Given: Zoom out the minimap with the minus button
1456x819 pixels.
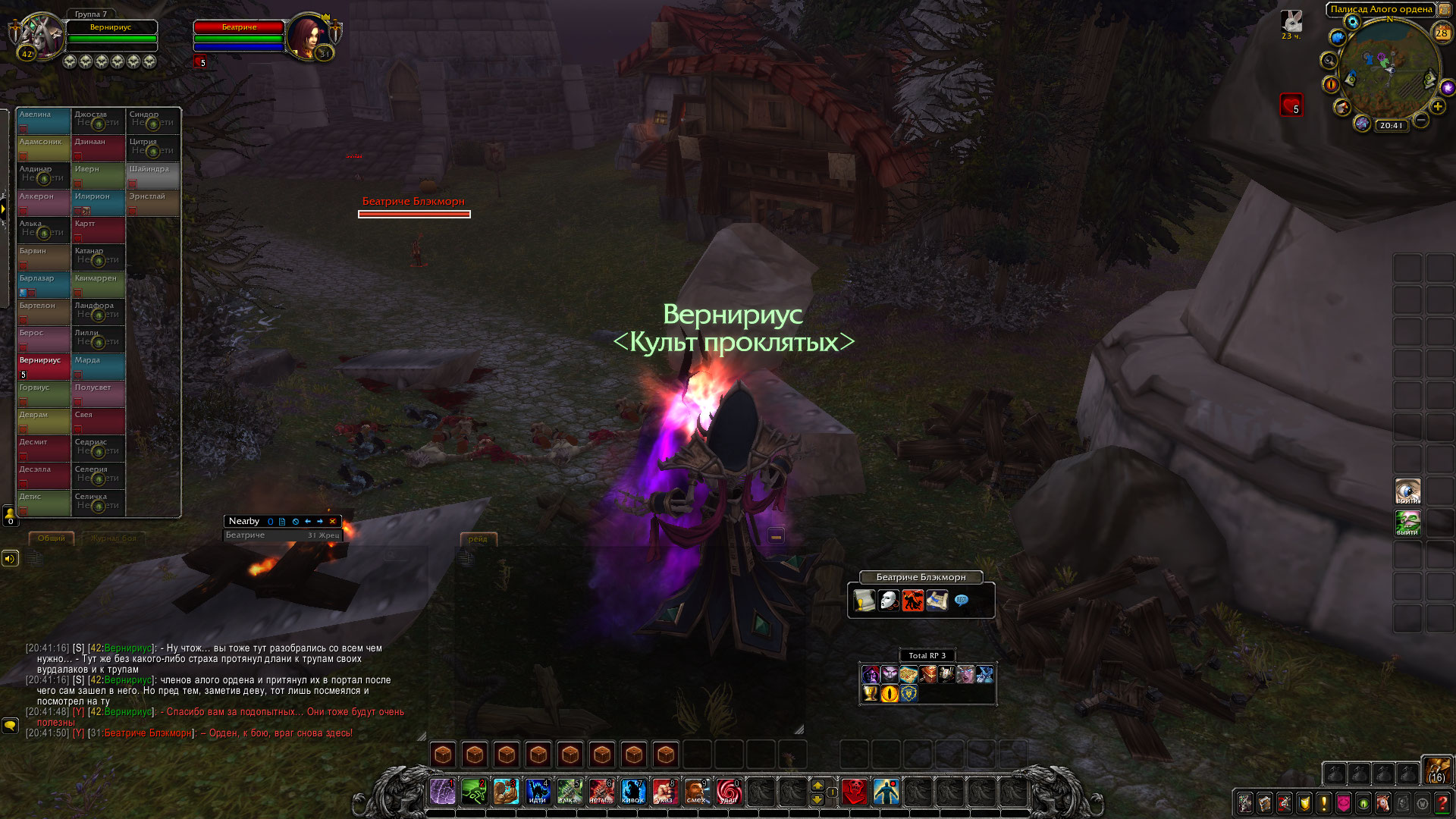Looking at the screenshot, I should point(1421,120).
